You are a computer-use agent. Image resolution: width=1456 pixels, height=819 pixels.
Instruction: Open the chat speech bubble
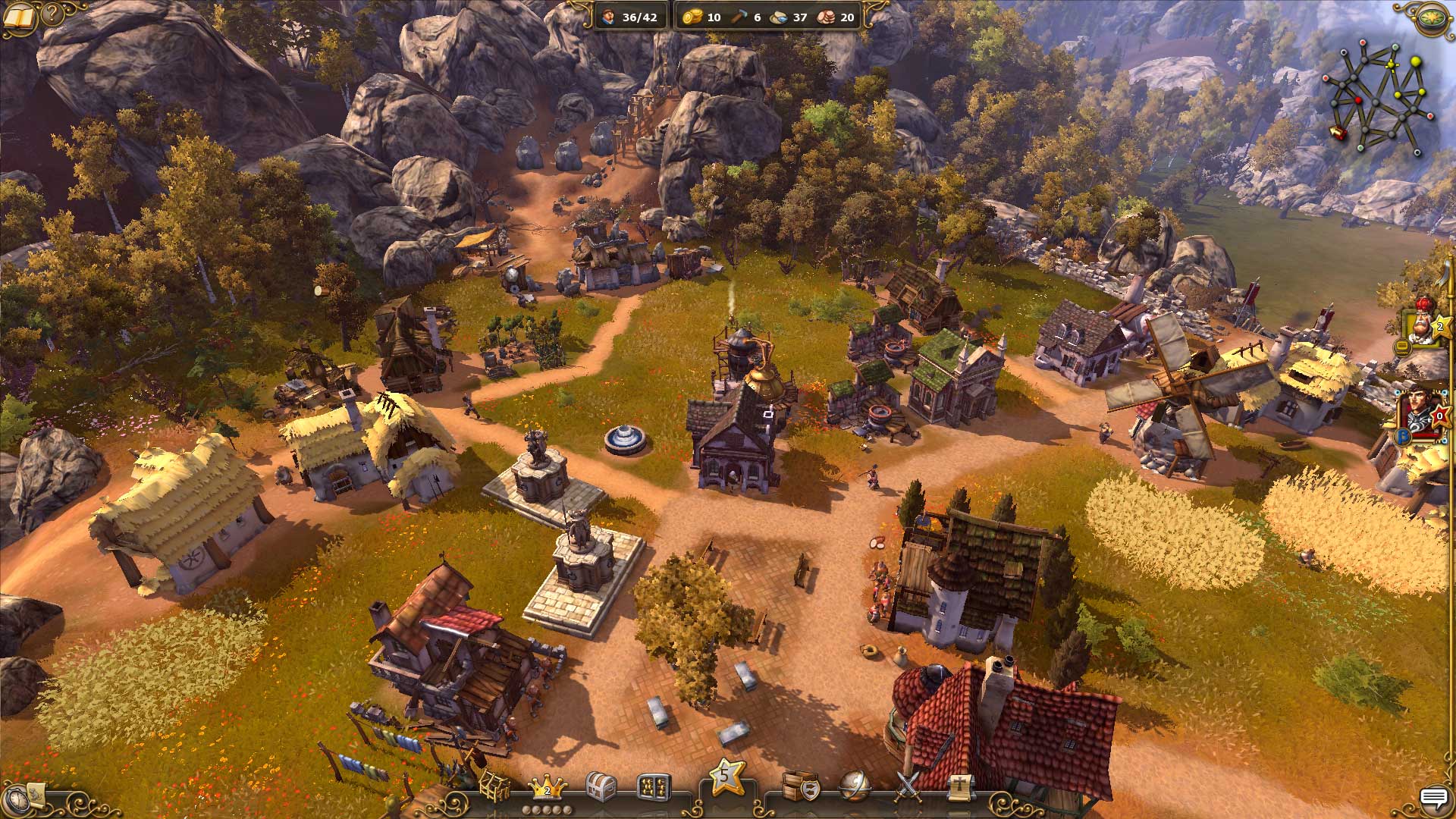click(1433, 797)
